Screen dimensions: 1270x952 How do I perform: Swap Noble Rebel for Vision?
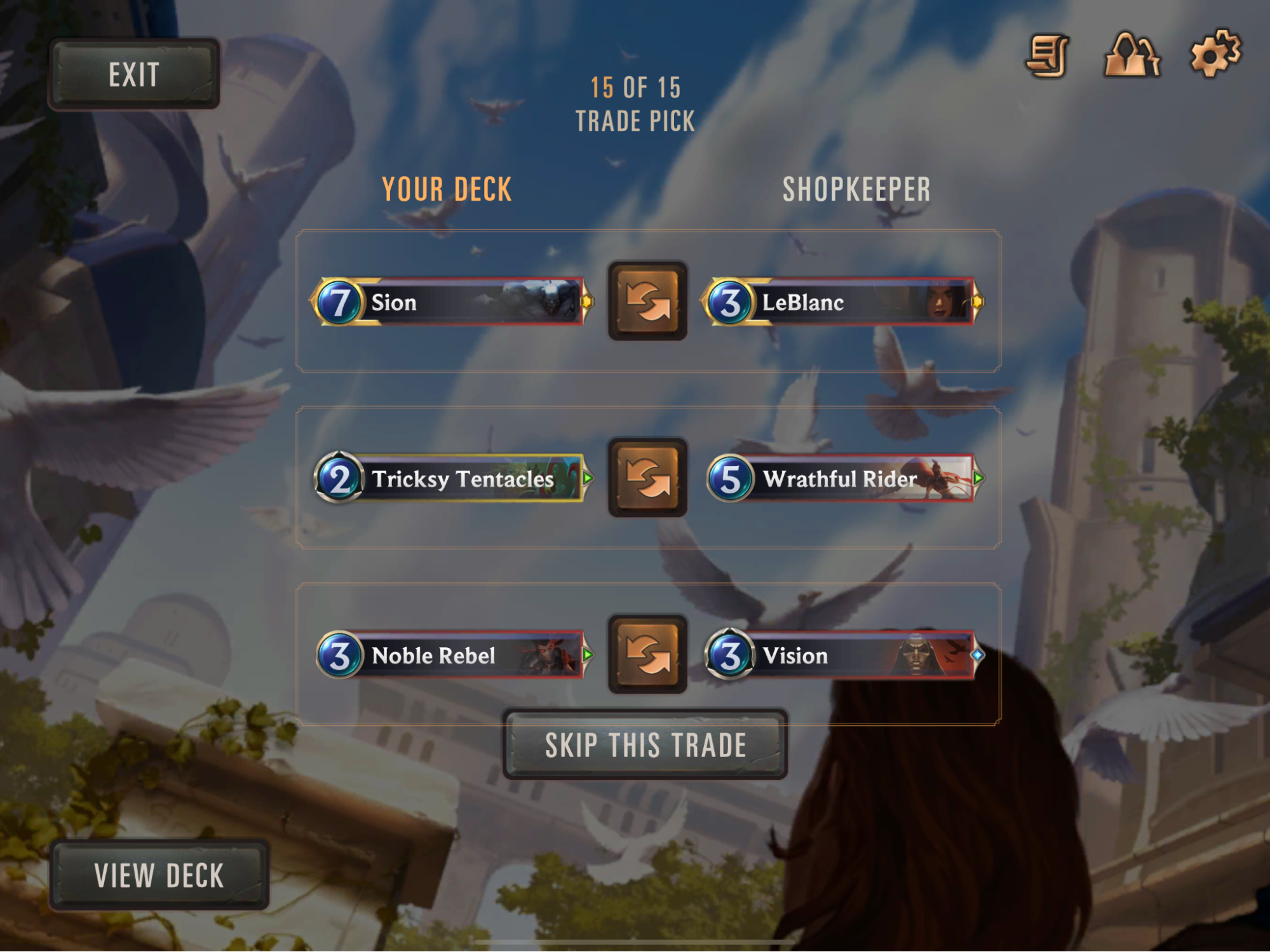[647, 654]
